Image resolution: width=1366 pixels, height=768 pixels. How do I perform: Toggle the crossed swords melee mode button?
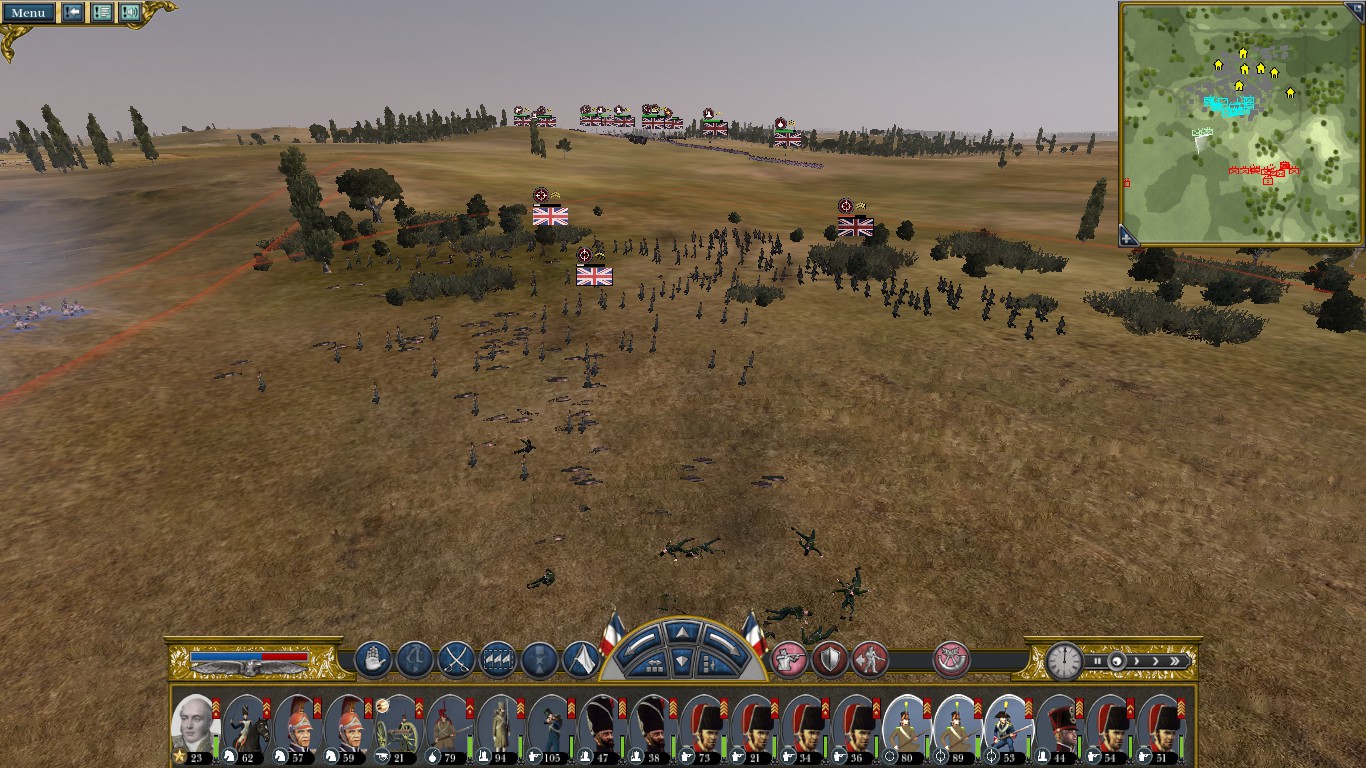click(456, 660)
